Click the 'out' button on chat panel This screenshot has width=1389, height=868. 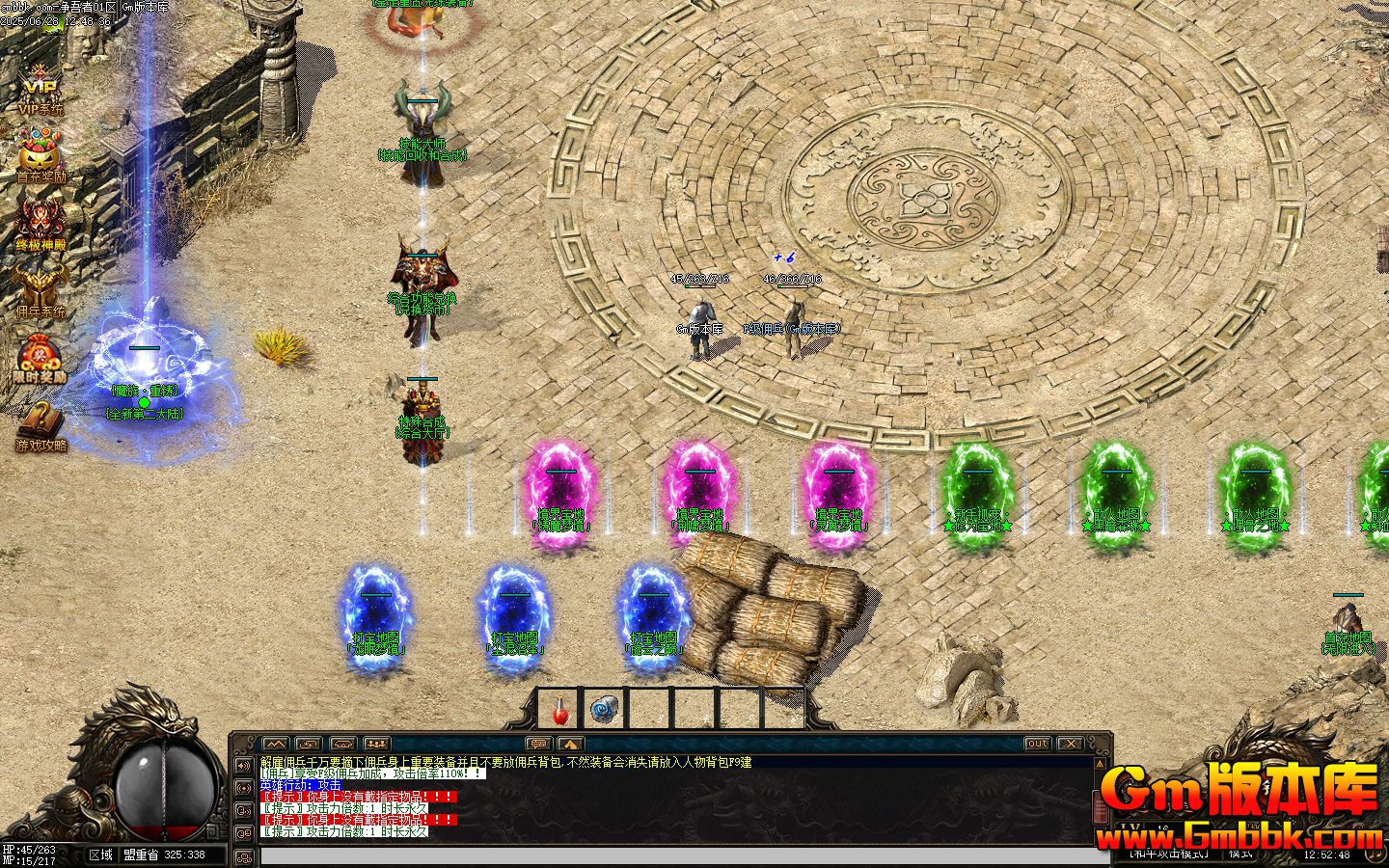[1037, 744]
